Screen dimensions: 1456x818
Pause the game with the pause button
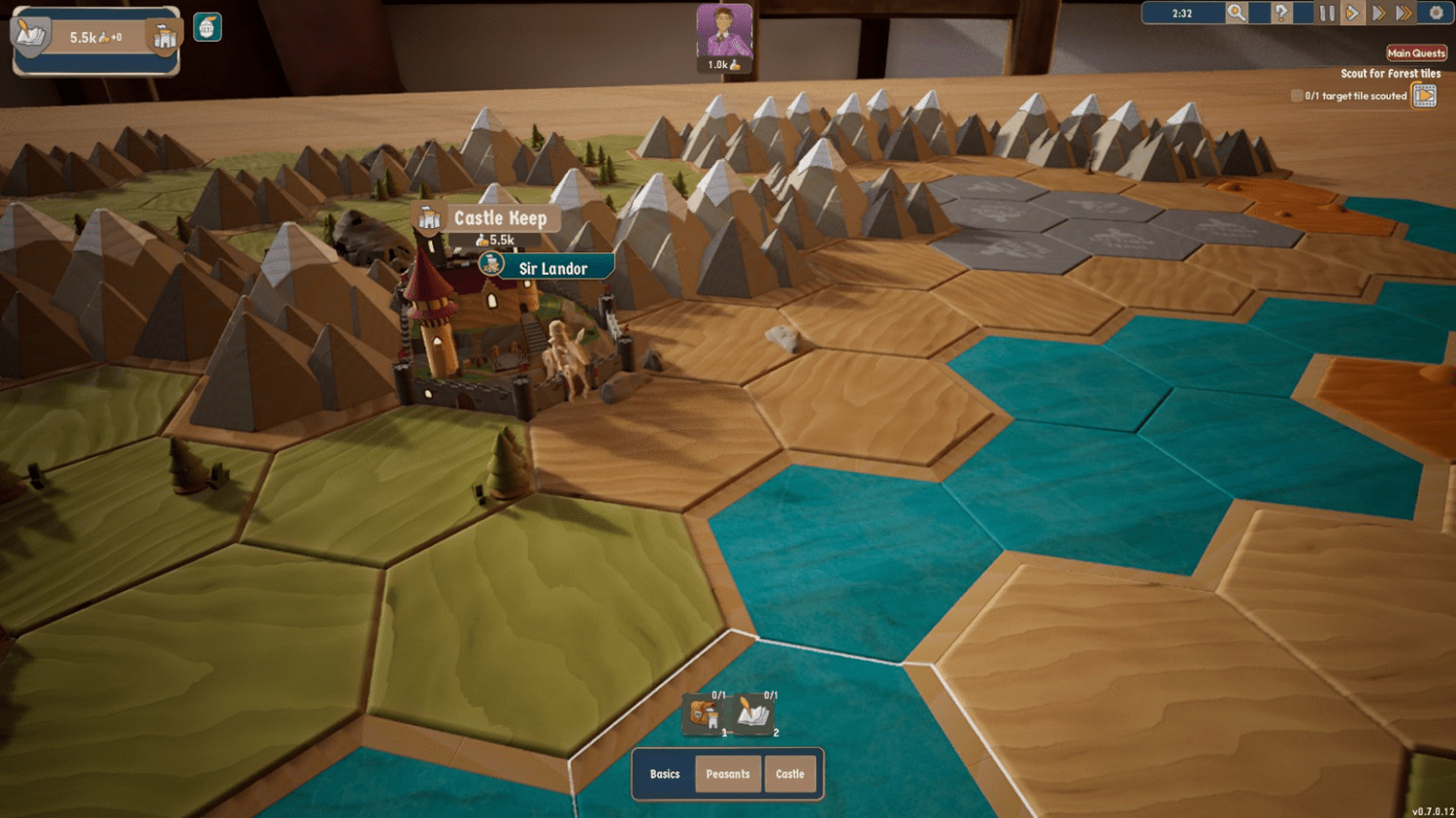click(x=1327, y=14)
